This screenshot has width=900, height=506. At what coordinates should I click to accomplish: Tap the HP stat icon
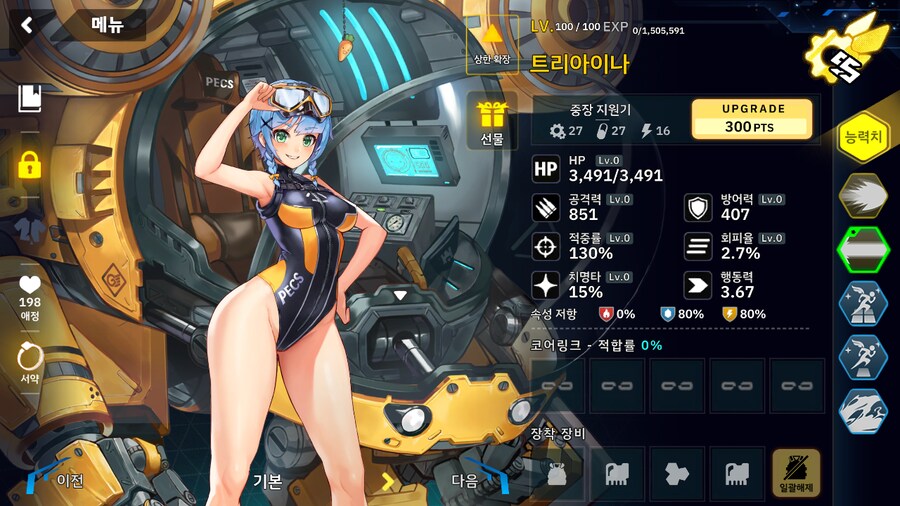pyautogui.click(x=546, y=169)
